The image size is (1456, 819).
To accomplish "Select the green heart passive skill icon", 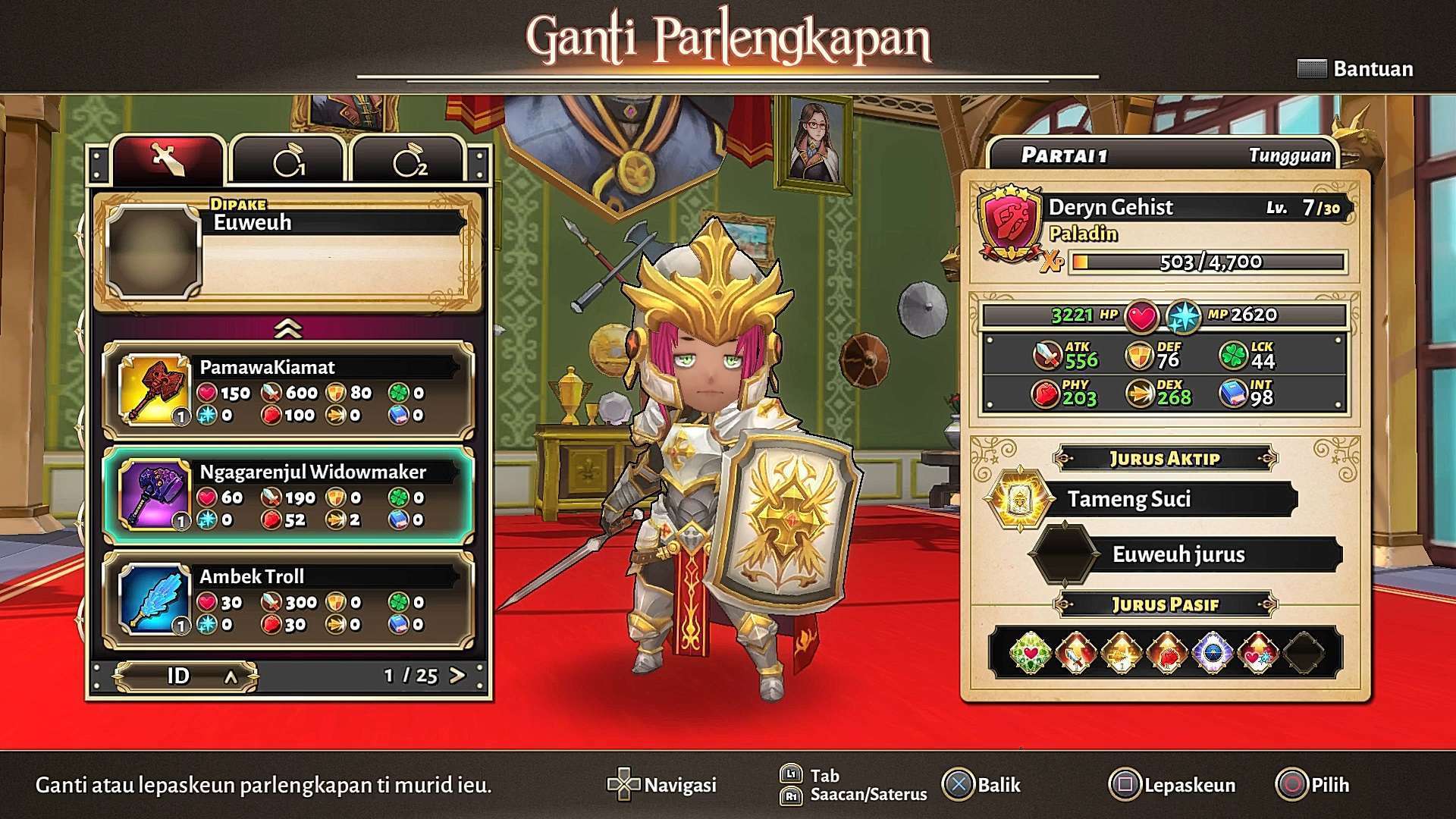I will (x=1031, y=652).
